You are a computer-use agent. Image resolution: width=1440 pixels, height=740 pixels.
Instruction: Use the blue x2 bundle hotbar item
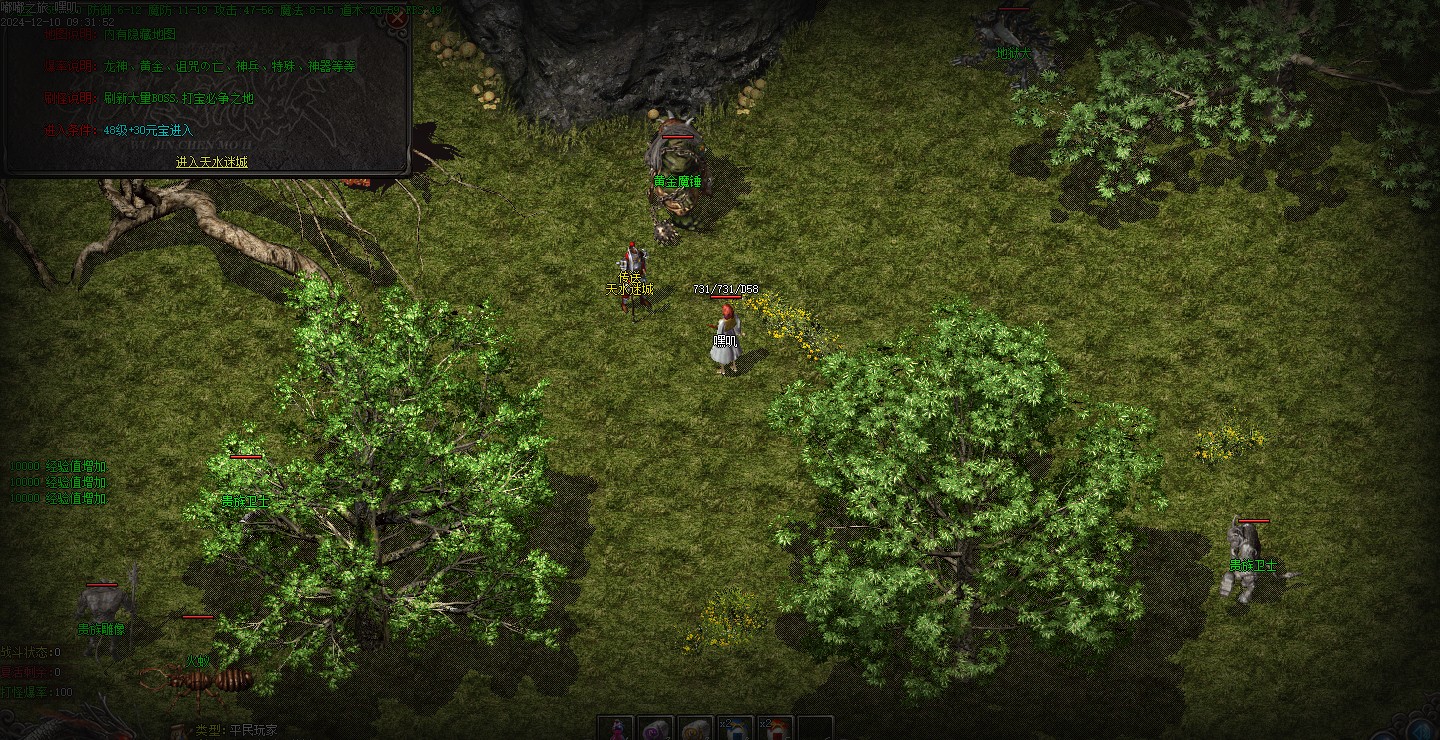735,729
